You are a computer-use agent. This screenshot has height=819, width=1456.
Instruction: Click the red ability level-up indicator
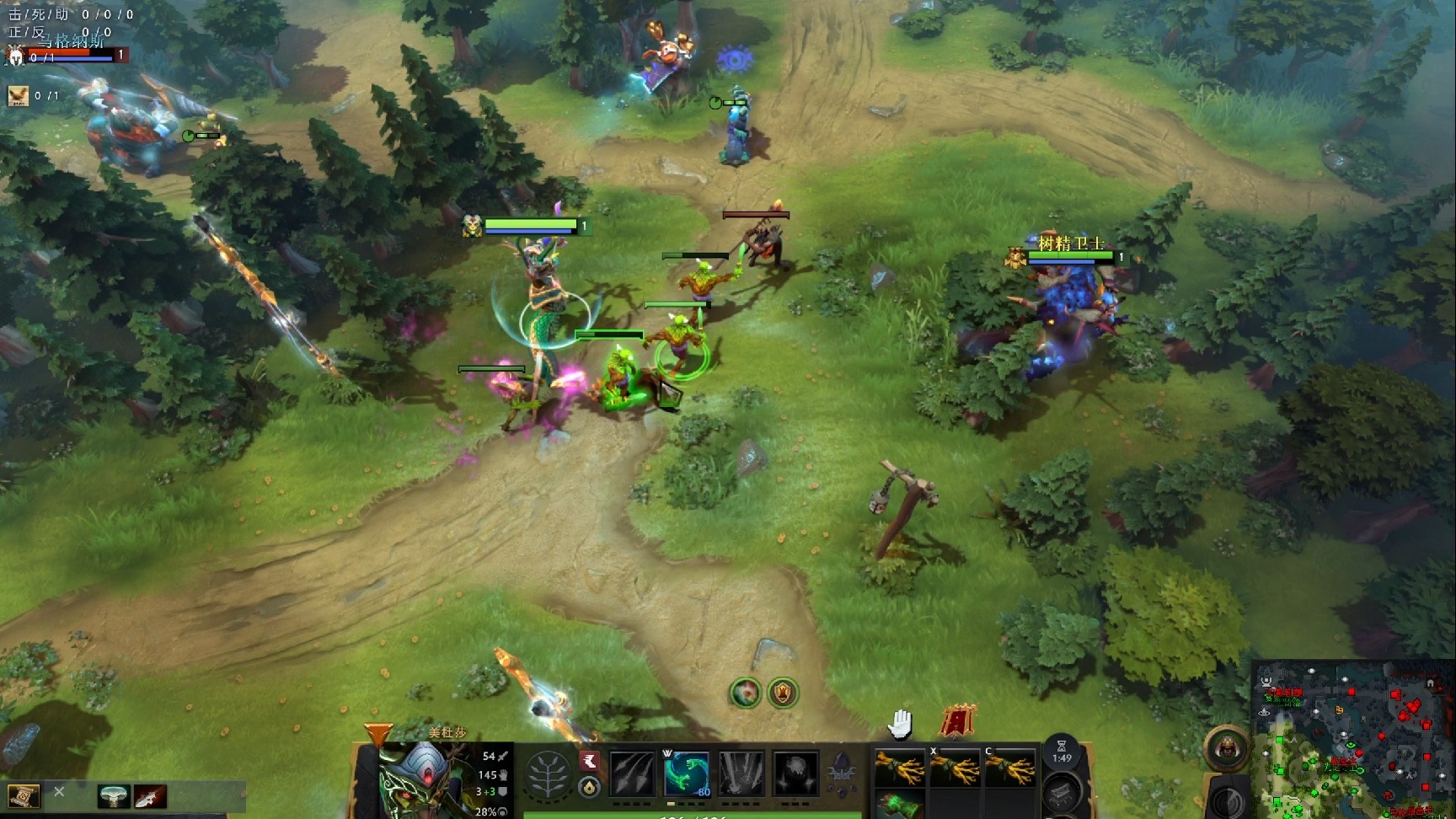click(x=591, y=762)
